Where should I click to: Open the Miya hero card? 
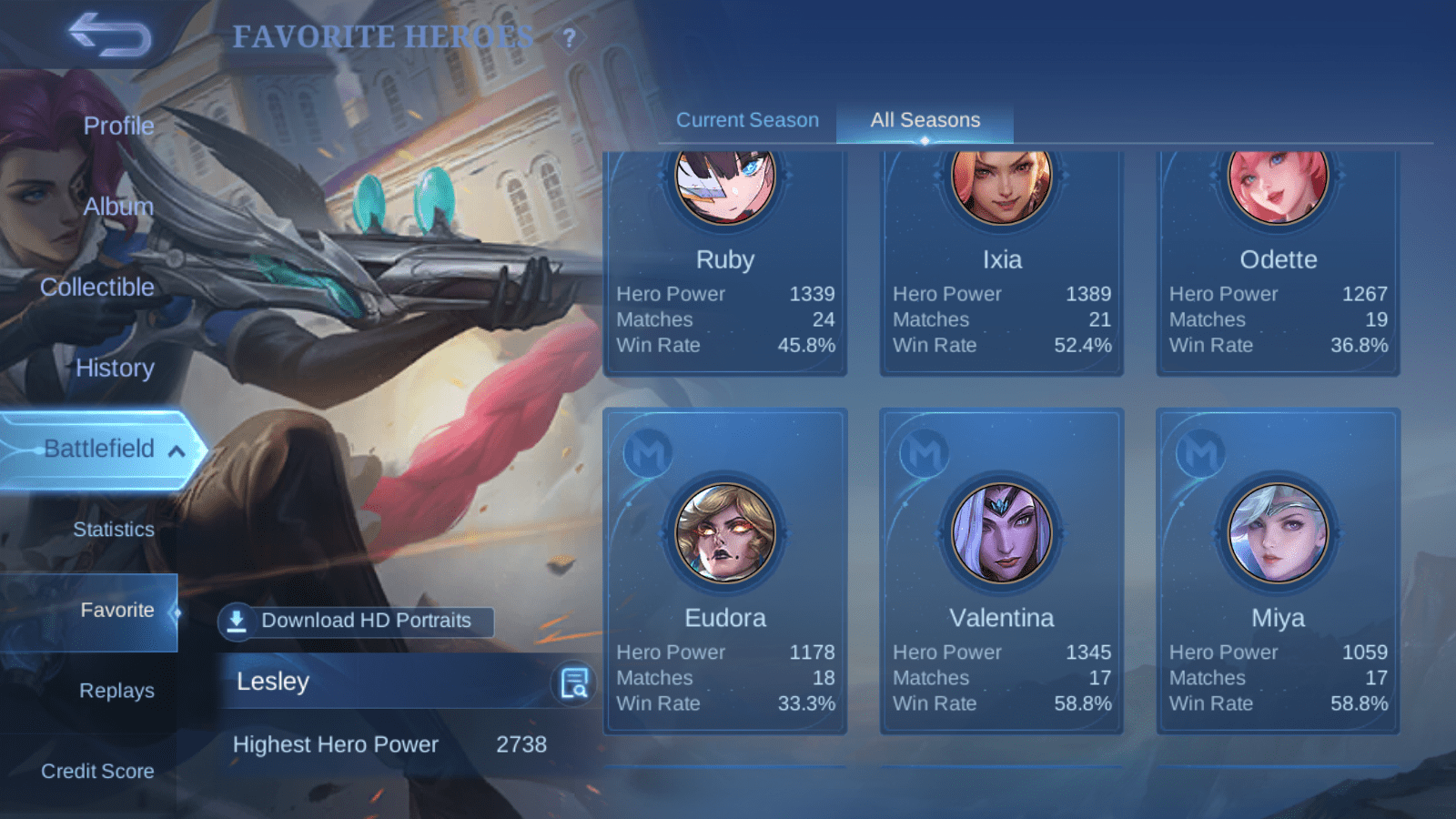tap(1278, 571)
